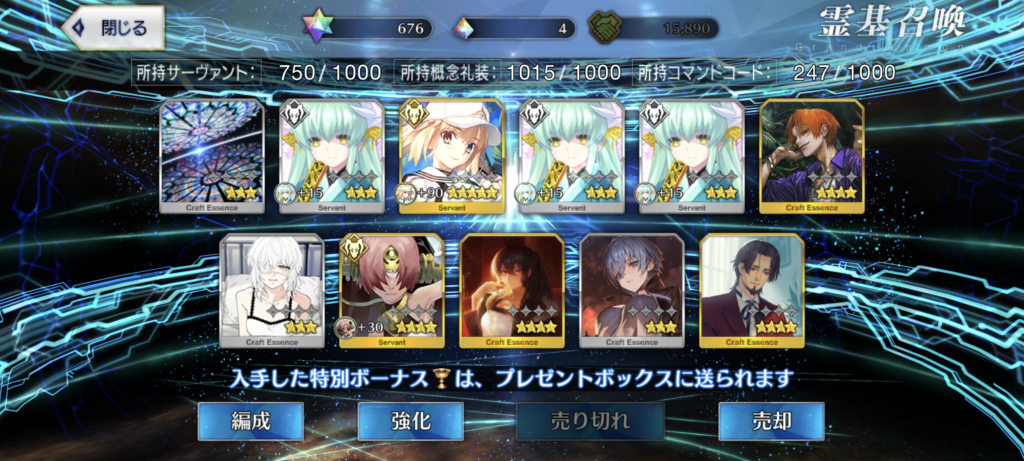View the blonde capped five-star Servant card
This screenshot has width=1024, height=461.
451,156
